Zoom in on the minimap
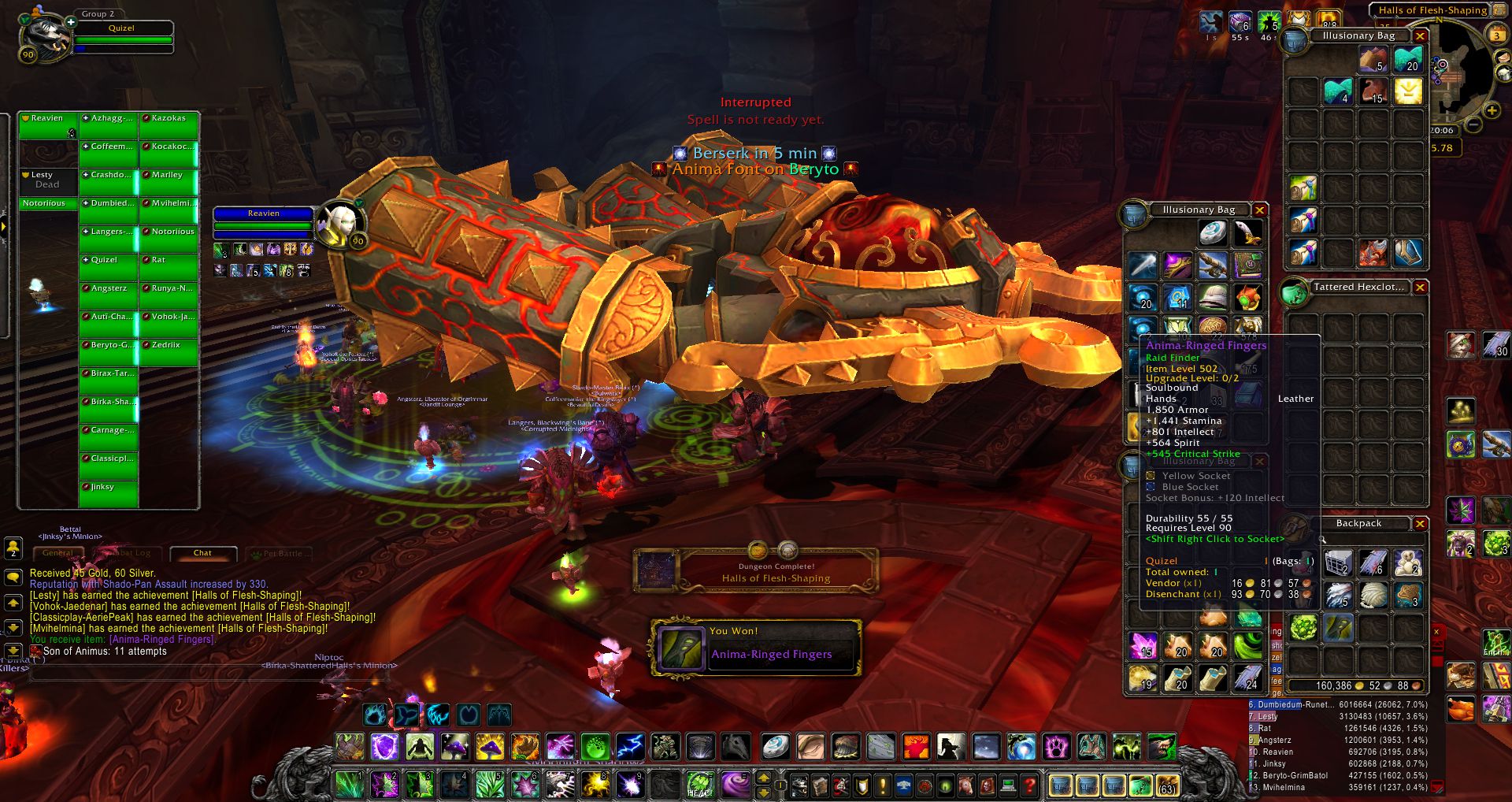 point(1492,111)
